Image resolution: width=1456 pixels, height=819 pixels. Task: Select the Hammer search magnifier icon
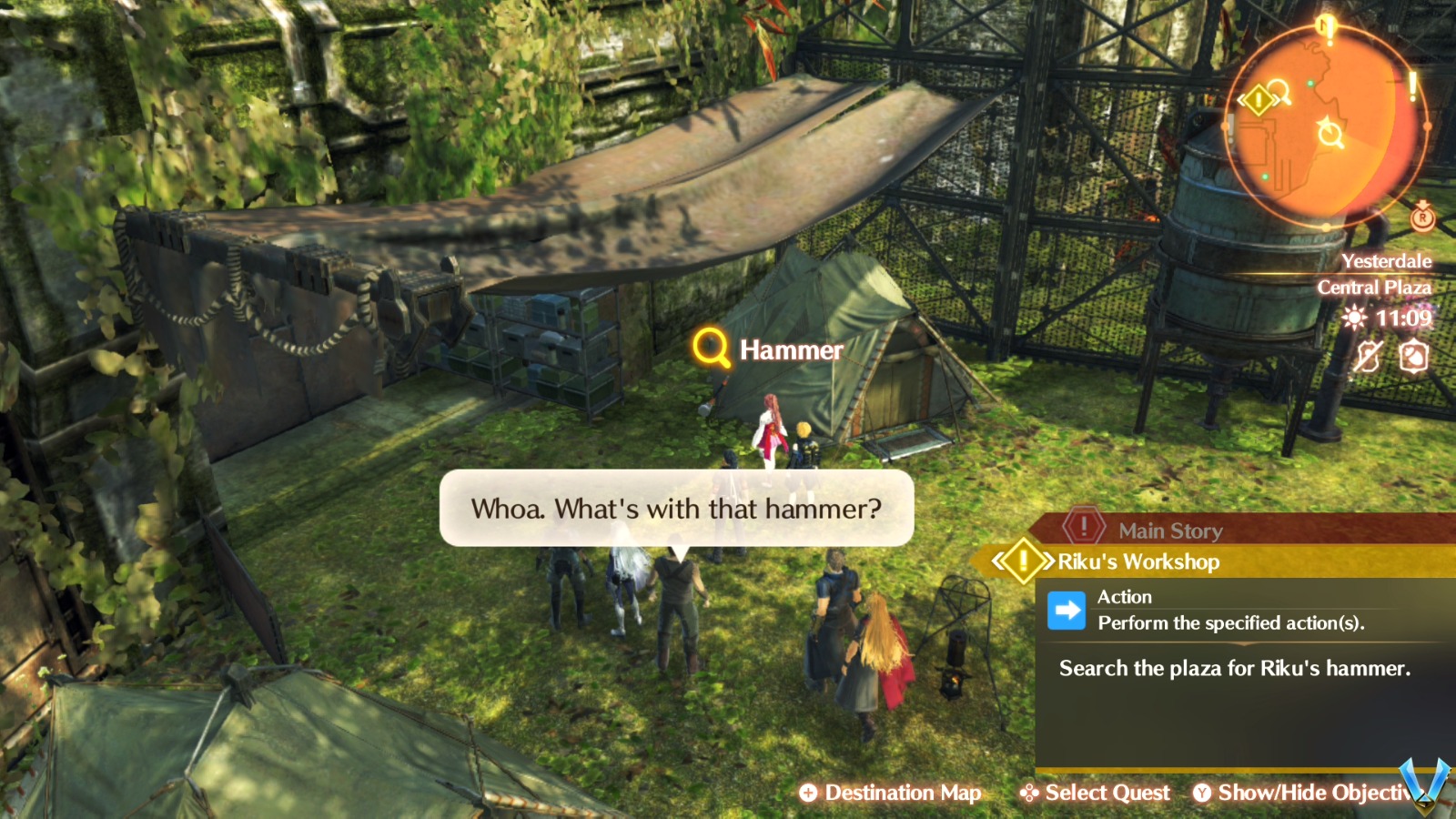pyautogui.click(x=708, y=349)
